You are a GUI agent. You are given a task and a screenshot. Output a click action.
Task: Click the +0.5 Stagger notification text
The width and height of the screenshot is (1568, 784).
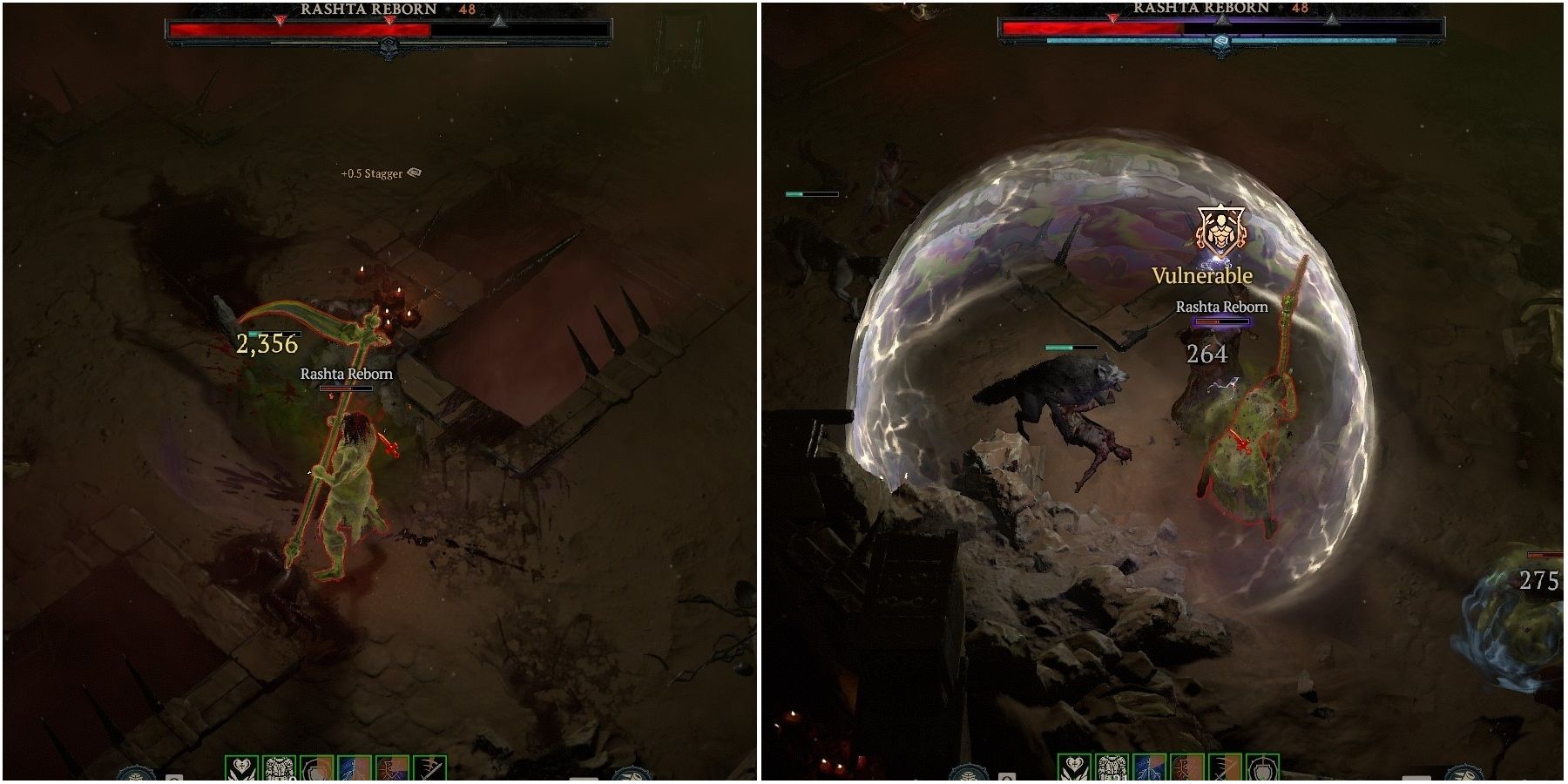pyautogui.click(x=370, y=172)
